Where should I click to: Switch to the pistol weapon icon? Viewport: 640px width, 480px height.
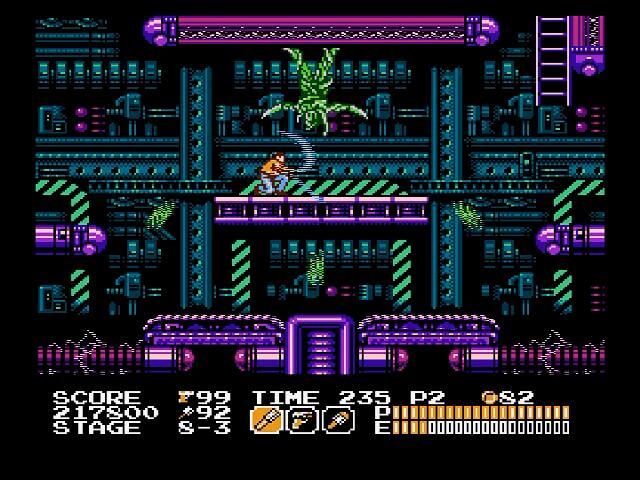(x=303, y=420)
